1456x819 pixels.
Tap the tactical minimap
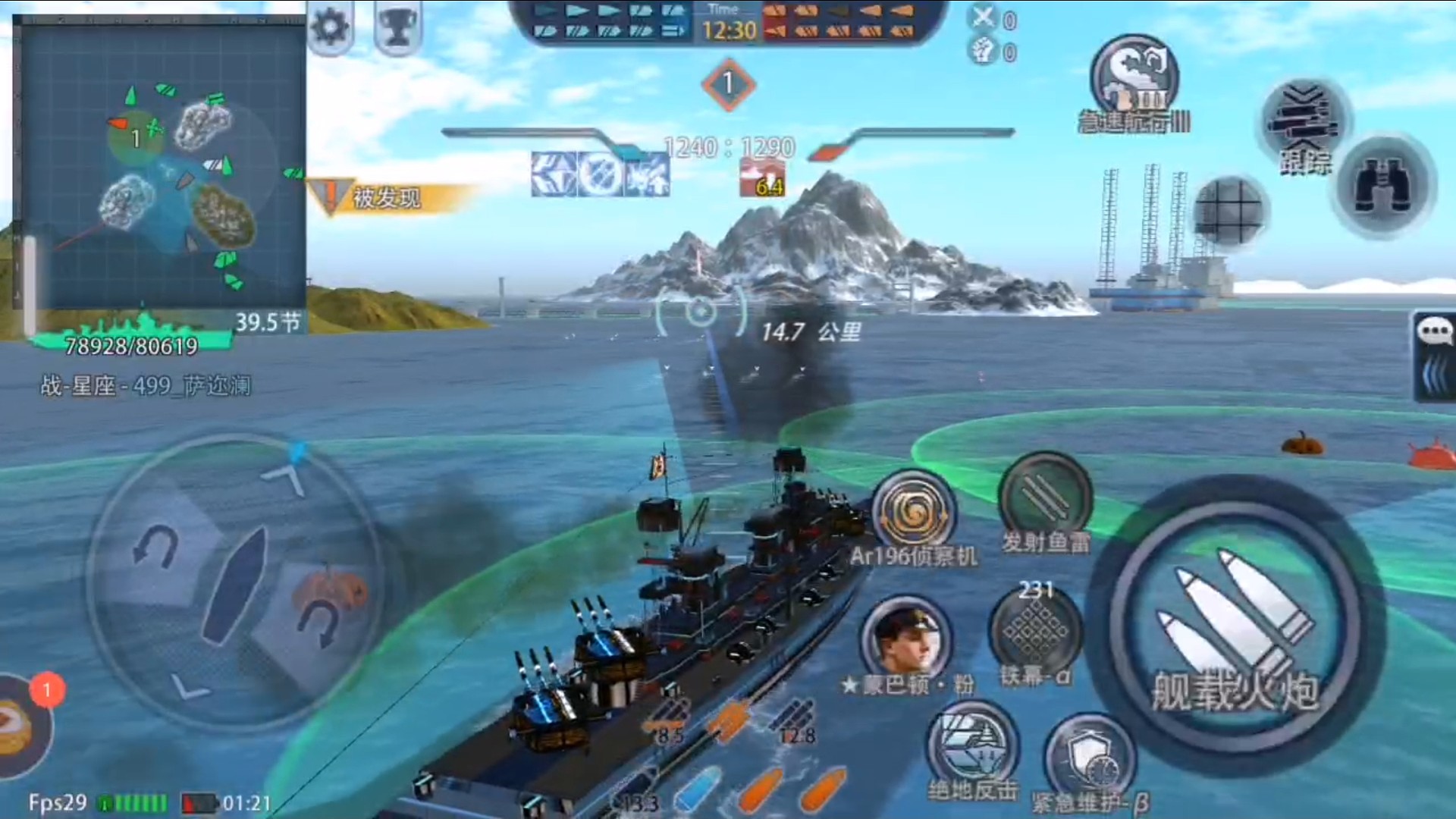161,163
